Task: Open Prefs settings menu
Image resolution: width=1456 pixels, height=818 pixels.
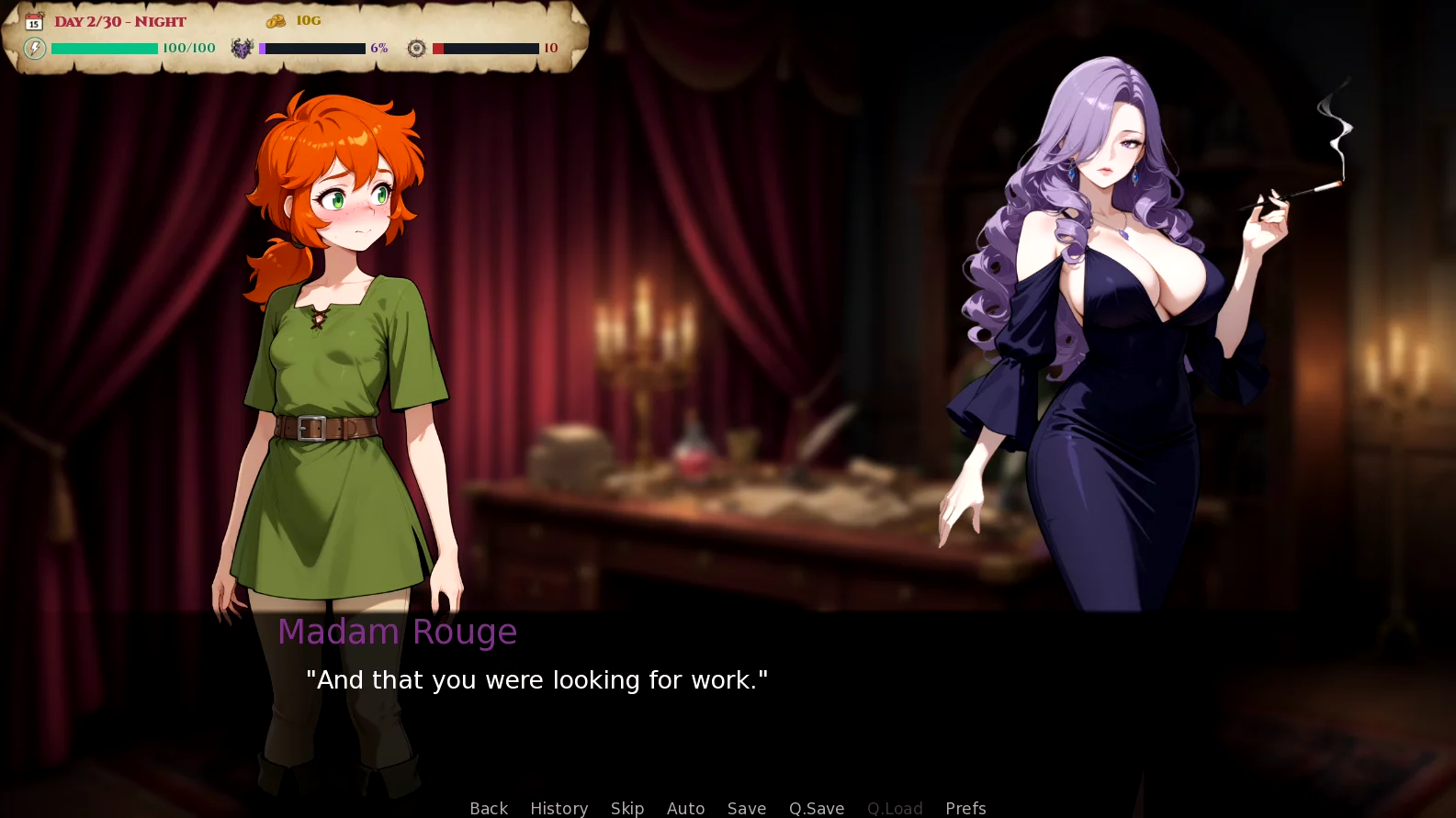Action: point(965,808)
